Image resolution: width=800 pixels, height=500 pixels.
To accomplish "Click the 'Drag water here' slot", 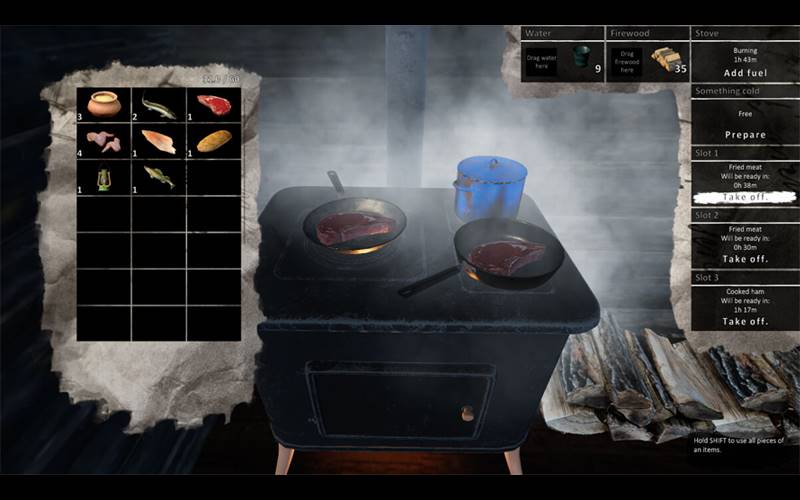I will (x=541, y=60).
